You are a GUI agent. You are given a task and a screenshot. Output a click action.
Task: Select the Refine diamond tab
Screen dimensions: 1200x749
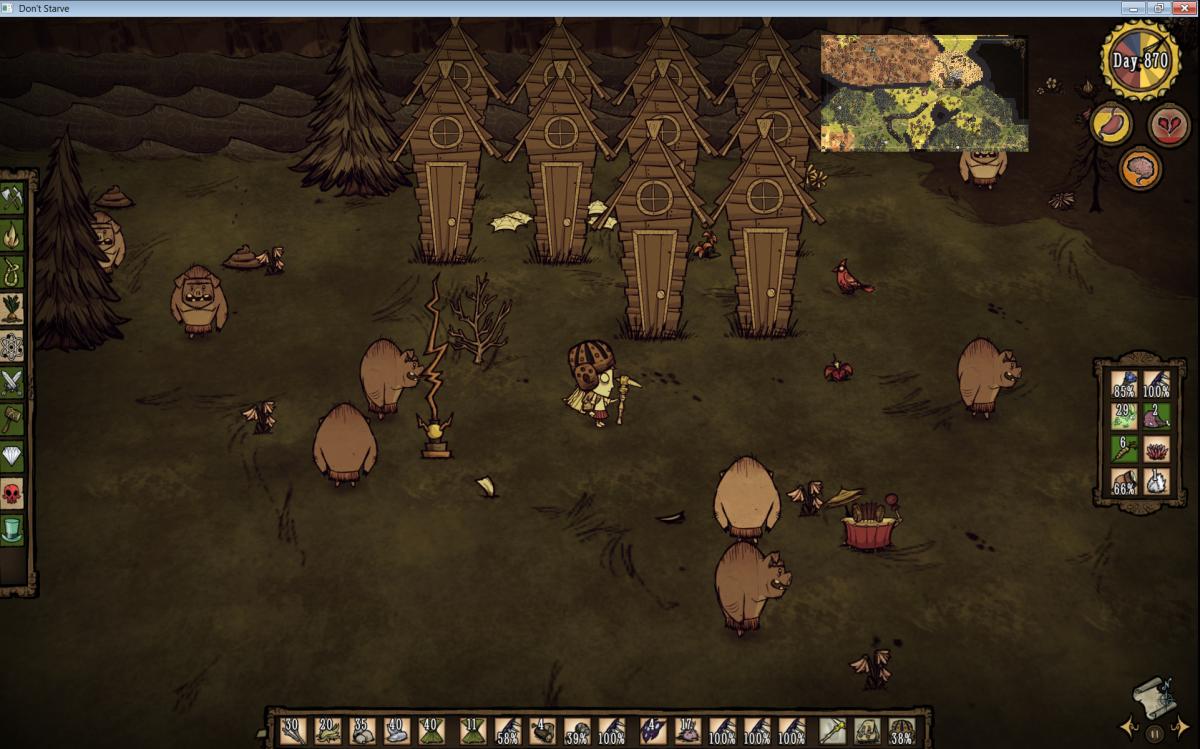(x=12, y=455)
